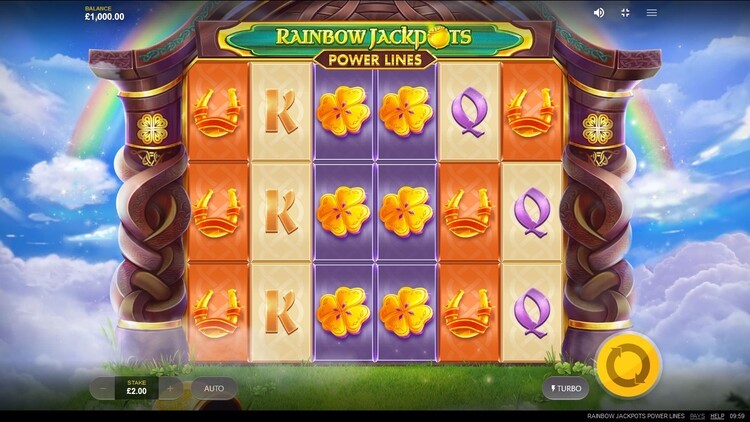Spin the reels with the gold button

point(628,361)
